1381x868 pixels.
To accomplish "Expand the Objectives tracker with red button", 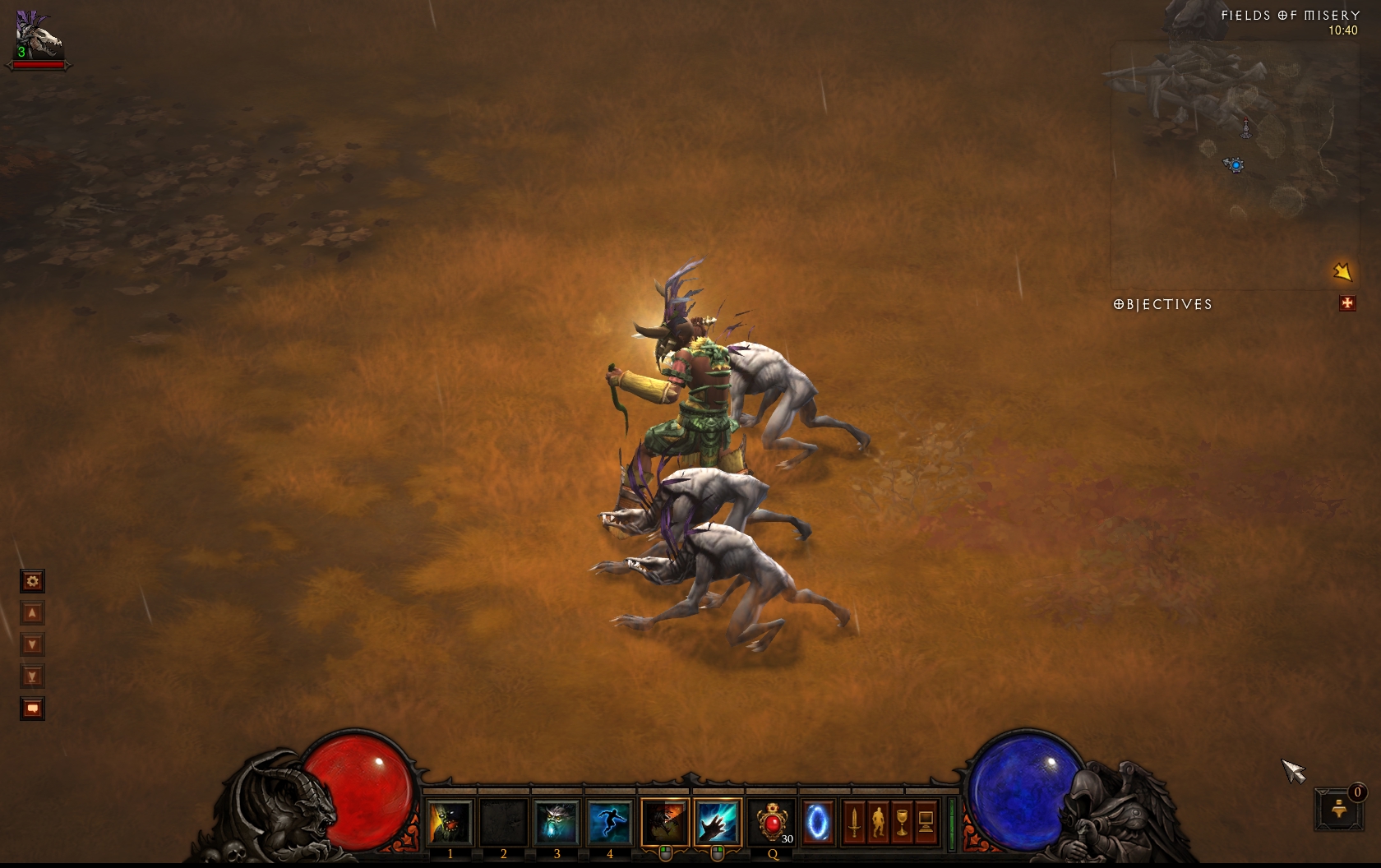I will (1347, 304).
